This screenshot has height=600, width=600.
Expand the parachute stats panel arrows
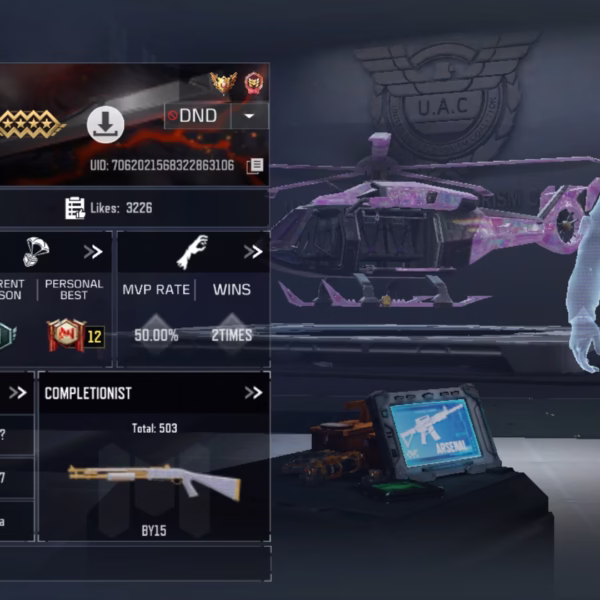click(x=93, y=252)
